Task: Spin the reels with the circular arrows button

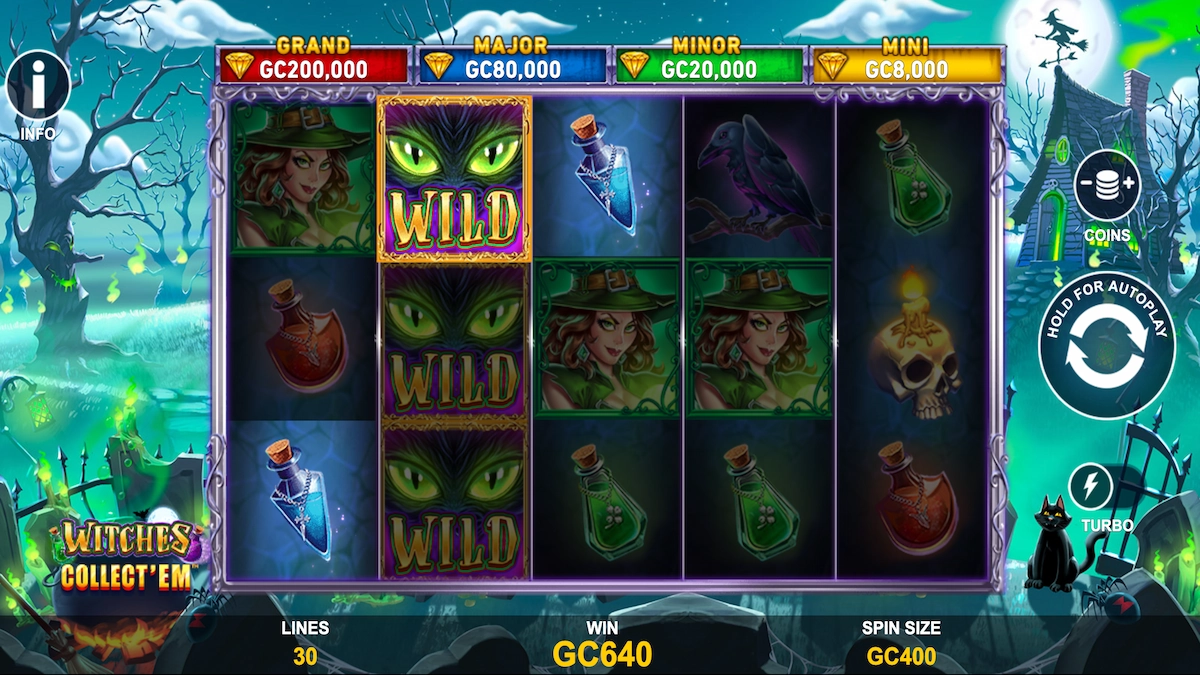Action: [x=1106, y=346]
